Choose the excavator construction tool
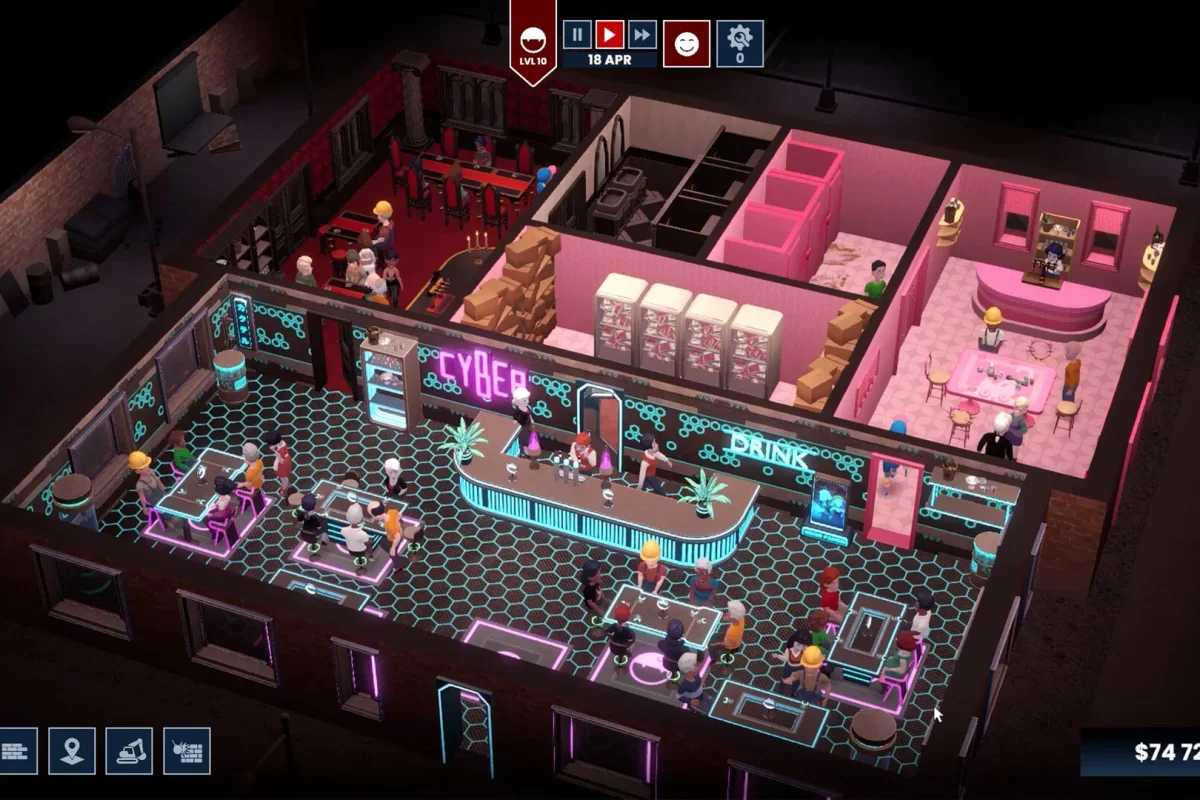The height and width of the screenshot is (800, 1200). point(130,750)
